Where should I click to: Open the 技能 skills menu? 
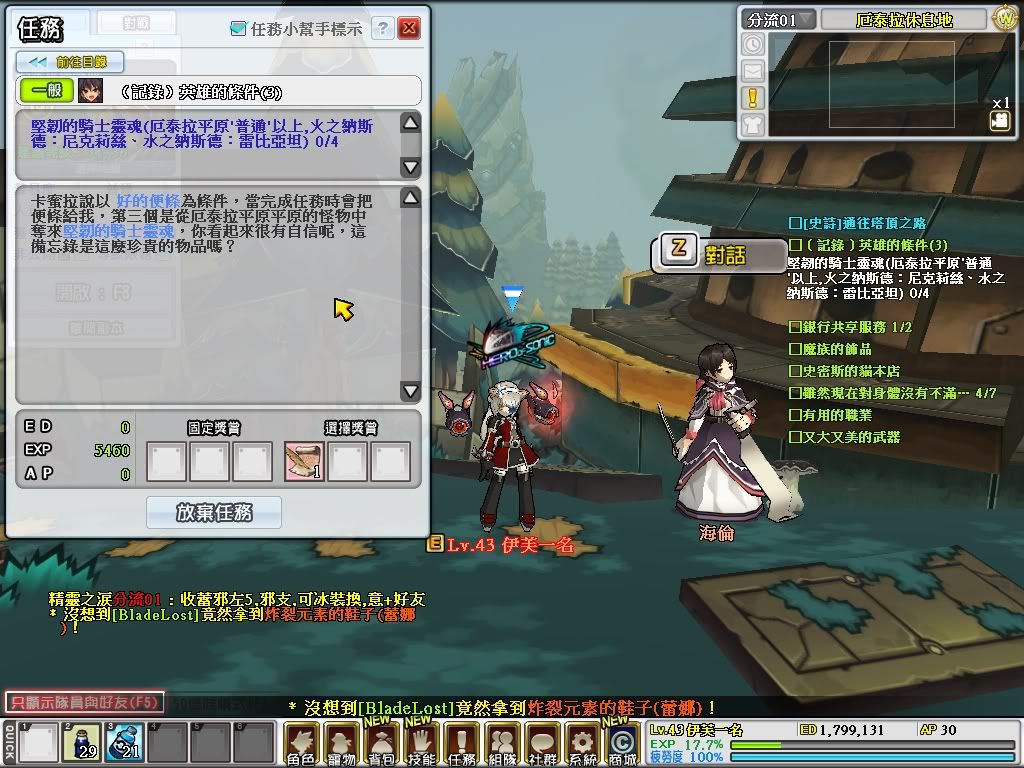pos(421,745)
